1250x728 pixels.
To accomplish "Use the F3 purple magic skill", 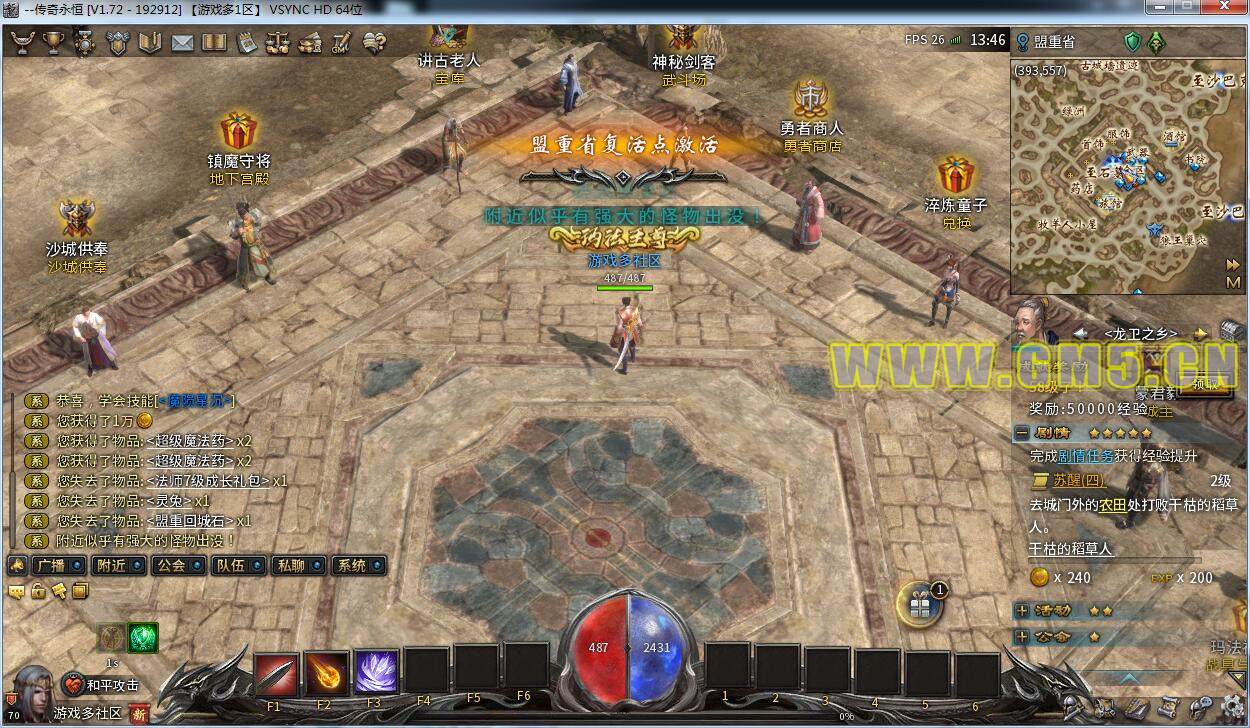I will 376,673.
